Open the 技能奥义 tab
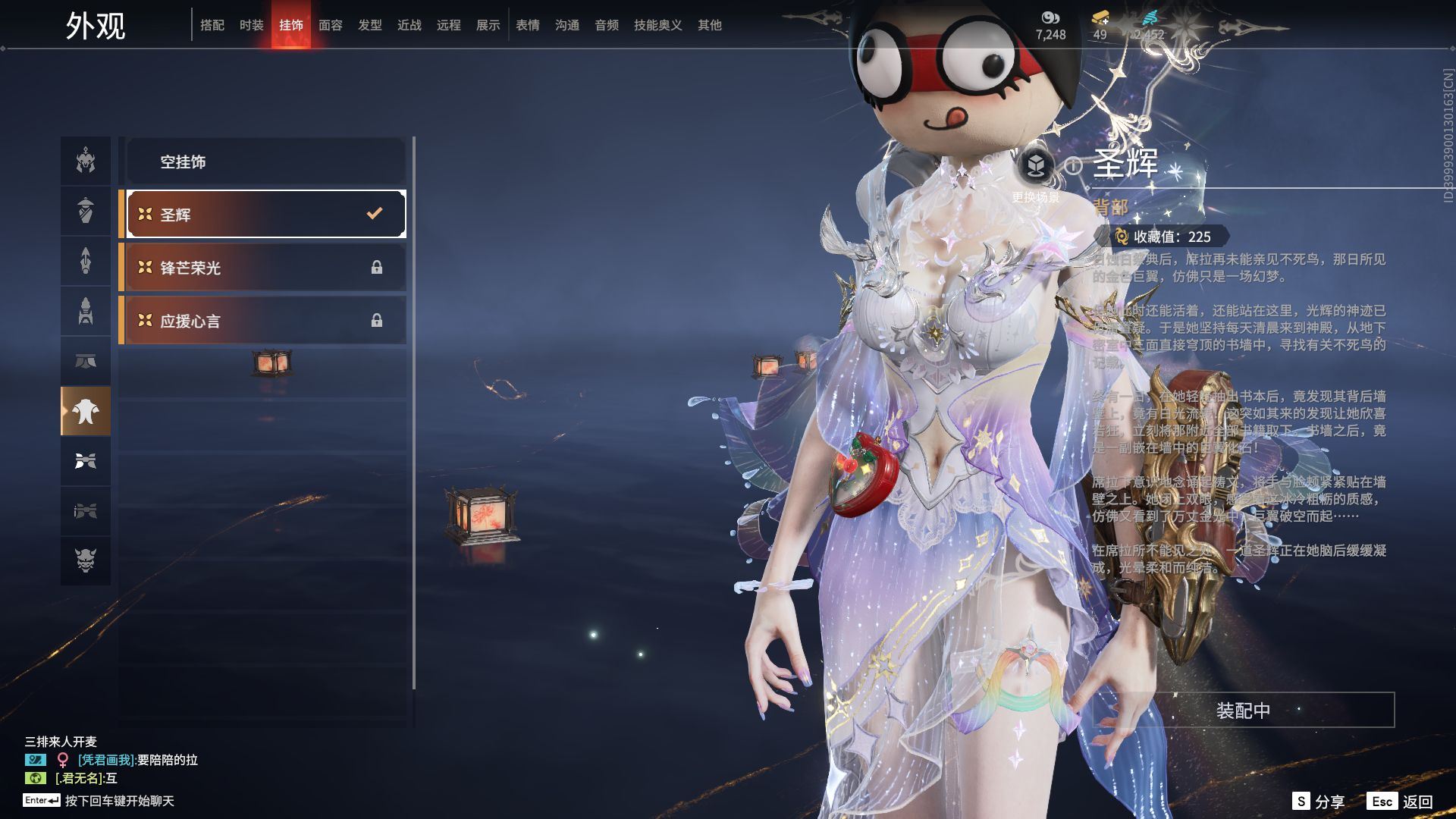This screenshot has height=819, width=1456. tap(657, 25)
